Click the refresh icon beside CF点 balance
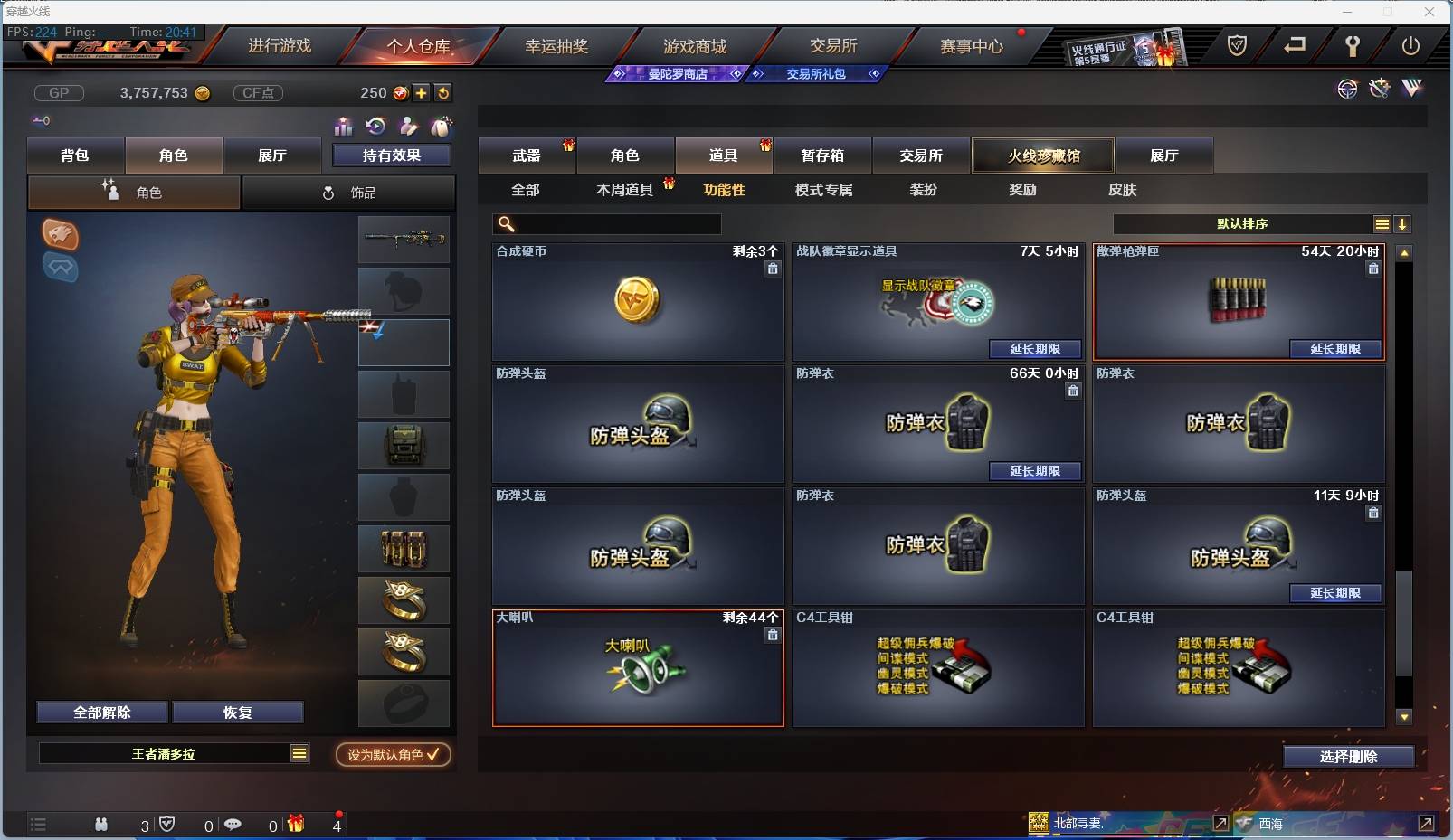Image resolution: width=1453 pixels, height=840 pixels. pyautogui.click(x=443, y=92)
